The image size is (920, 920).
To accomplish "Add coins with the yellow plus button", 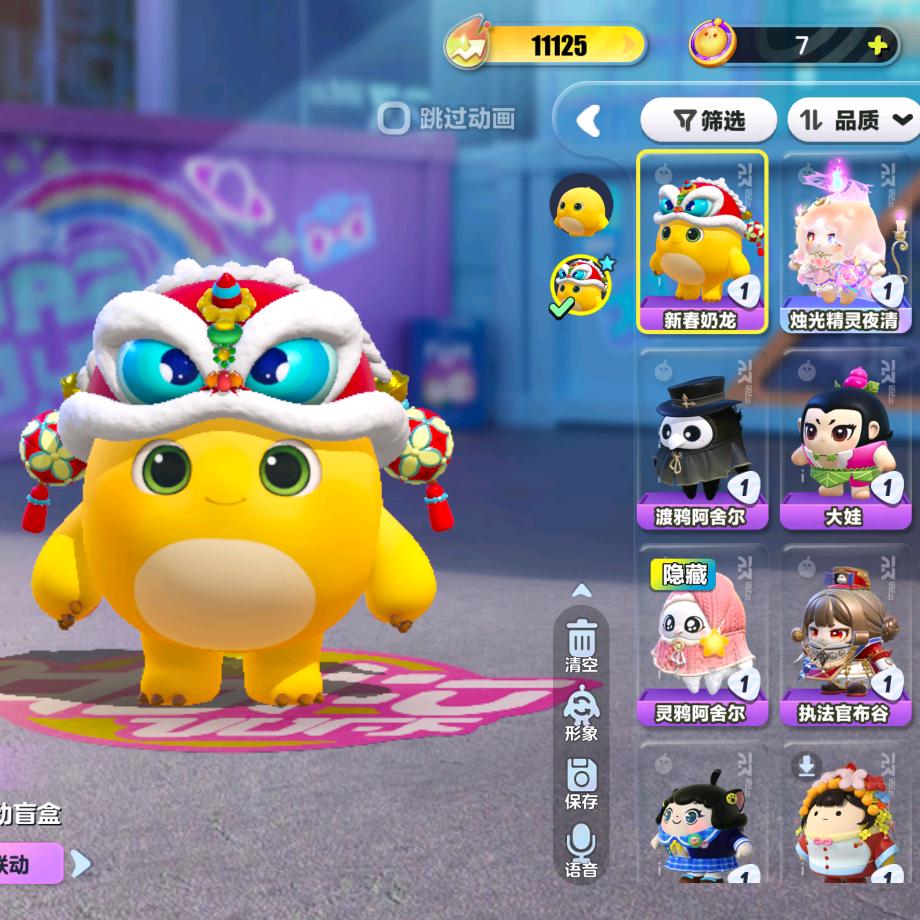I will [x=878, y=45].
